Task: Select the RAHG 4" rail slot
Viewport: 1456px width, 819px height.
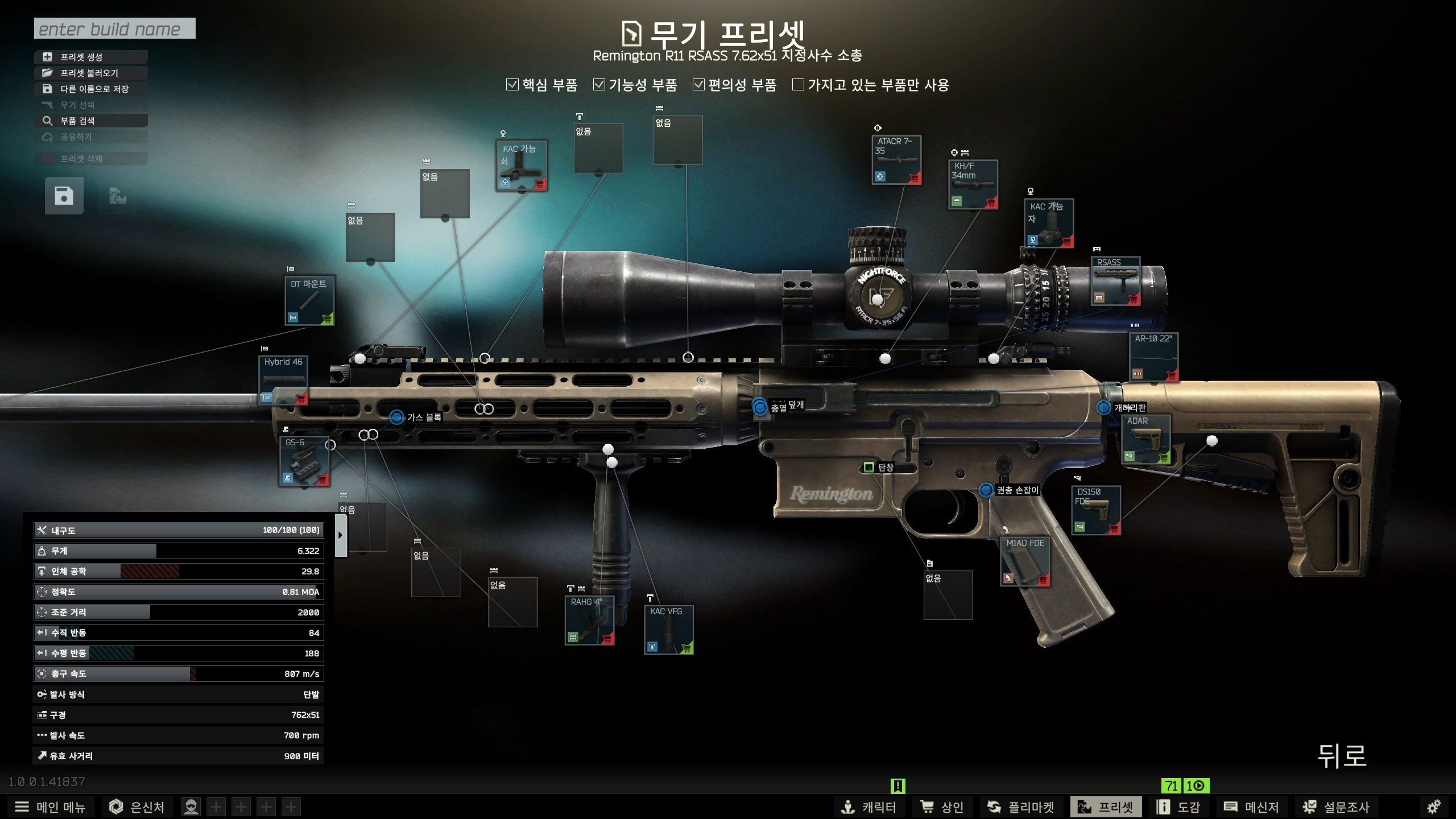Action: coord(589,620)
